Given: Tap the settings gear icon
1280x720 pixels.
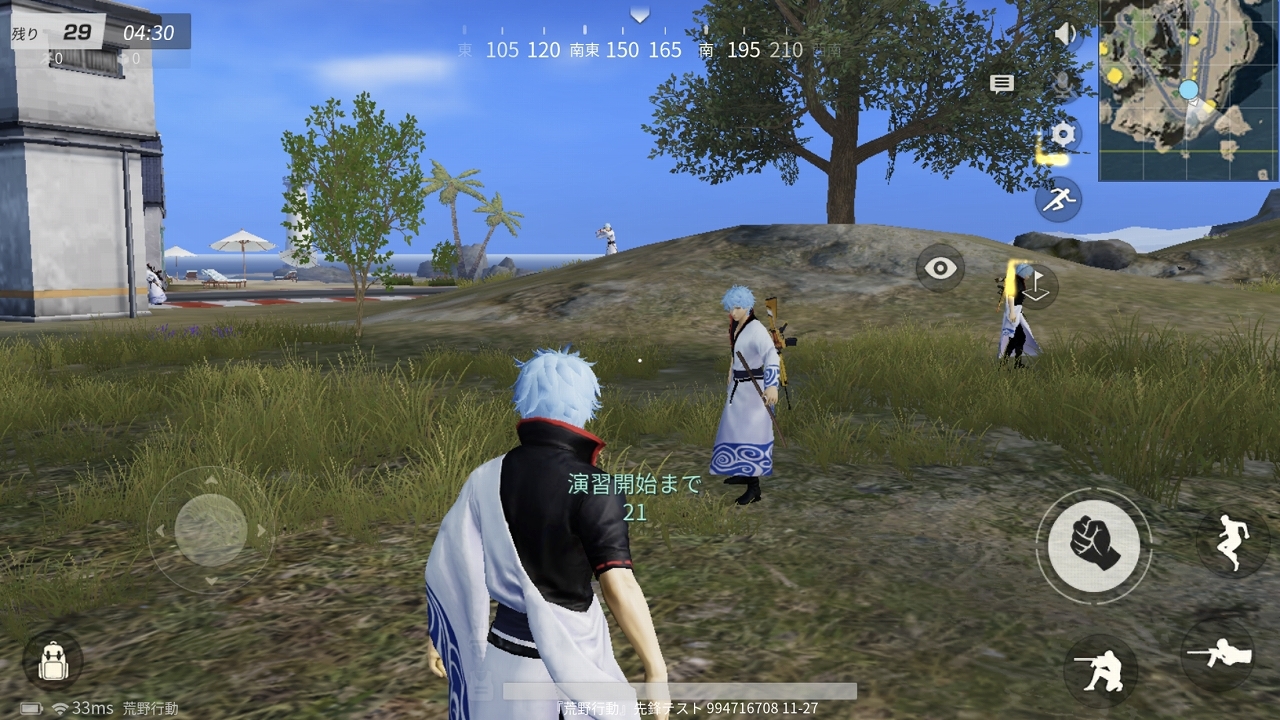Looking at the screenshot, I should coord(1063,133).
